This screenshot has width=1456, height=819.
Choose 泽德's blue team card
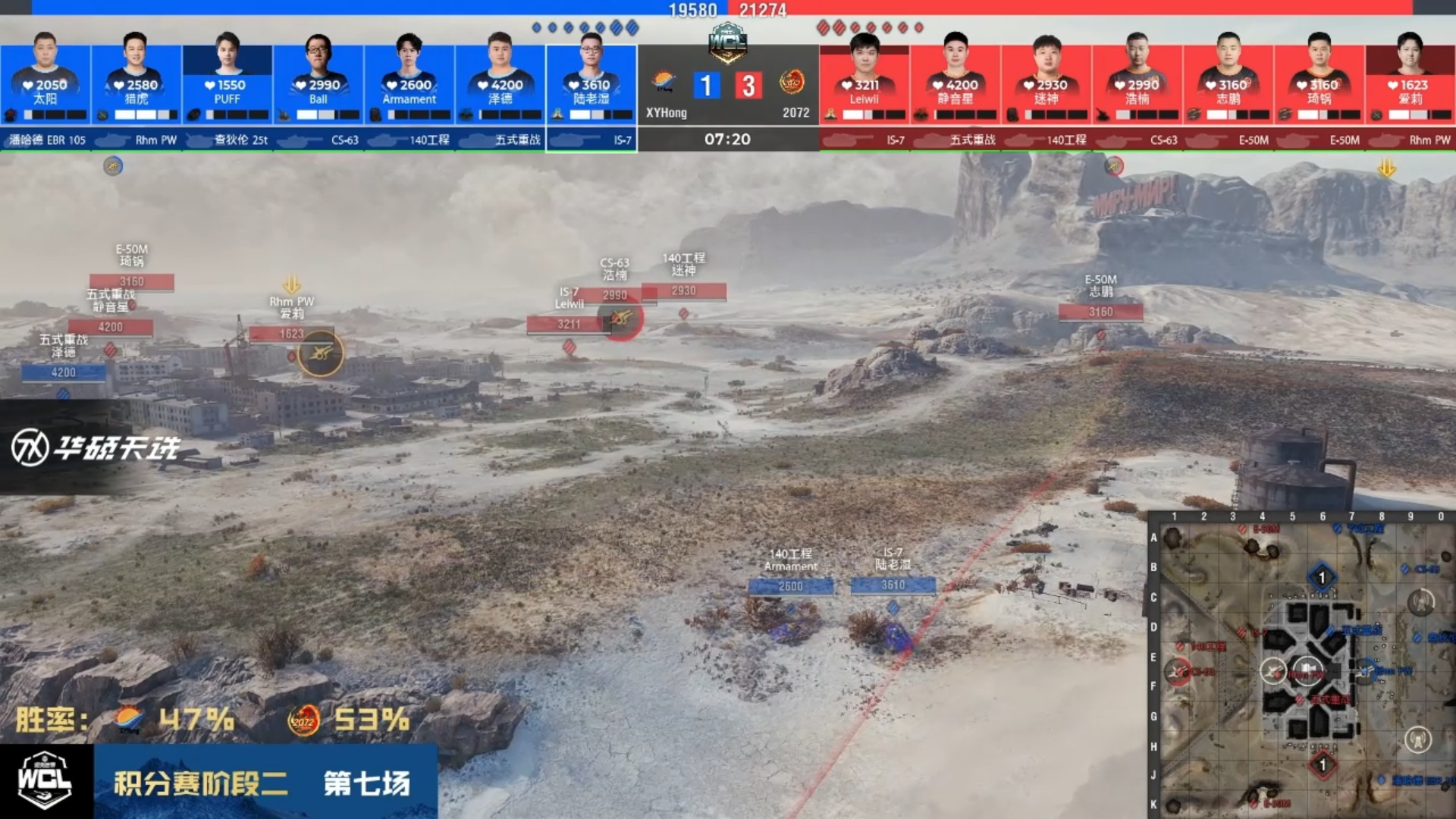point(500,83)
